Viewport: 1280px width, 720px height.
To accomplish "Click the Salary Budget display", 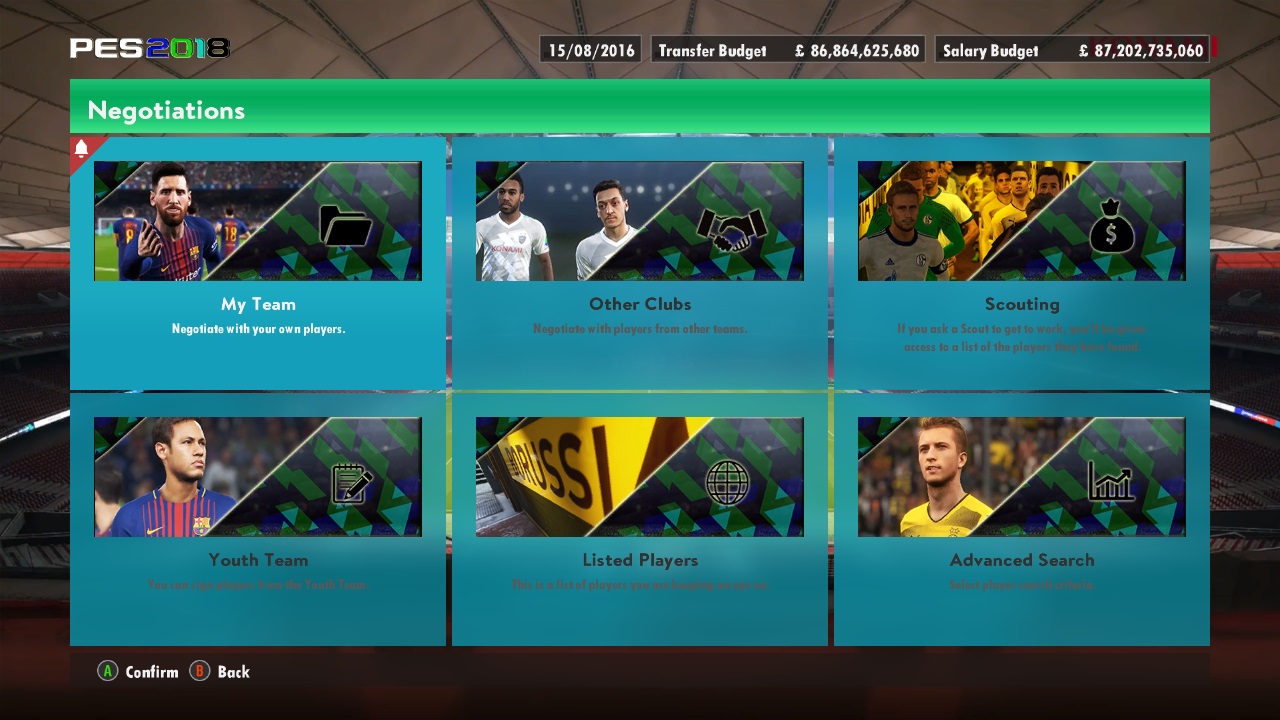I will click(1070, 49).
